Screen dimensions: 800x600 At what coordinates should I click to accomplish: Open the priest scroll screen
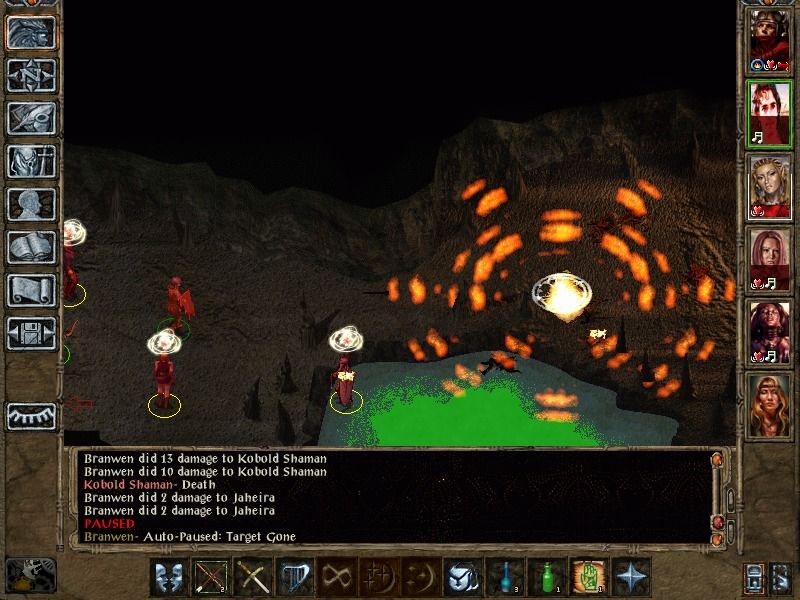tap(31, 290)
